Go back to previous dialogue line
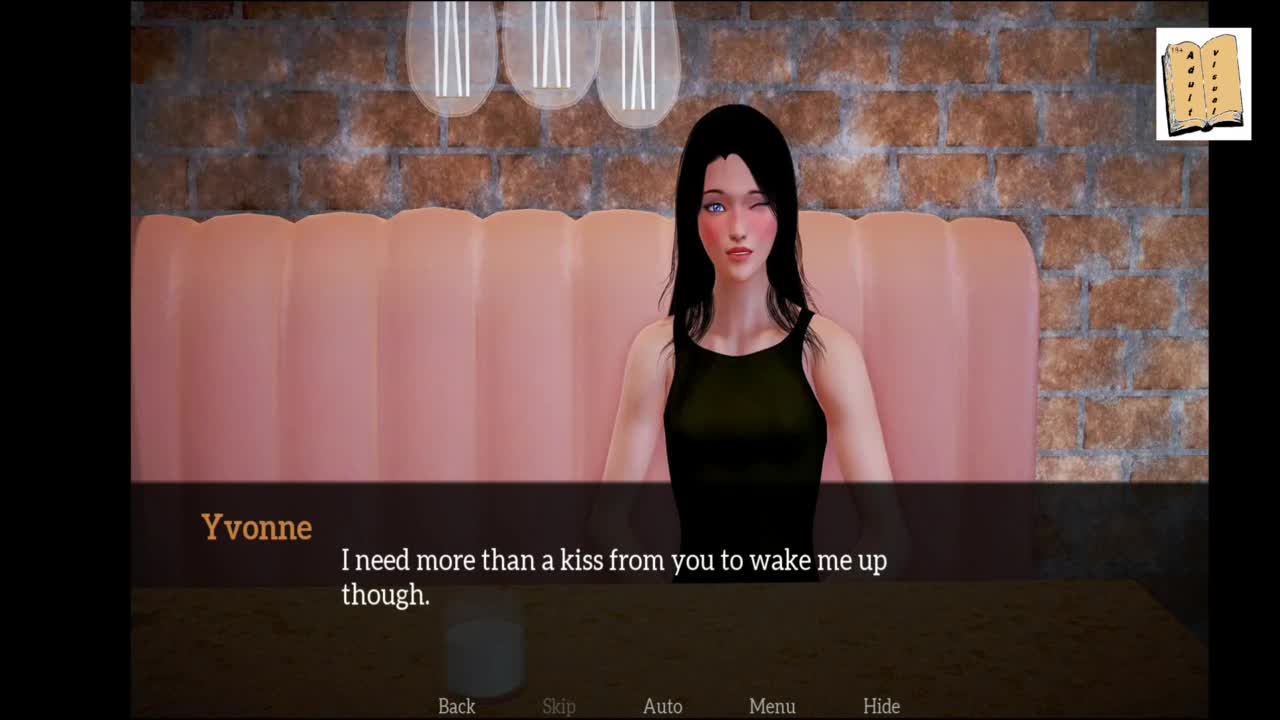This screenshot has height=720, width=1280. tap(456, 706)
